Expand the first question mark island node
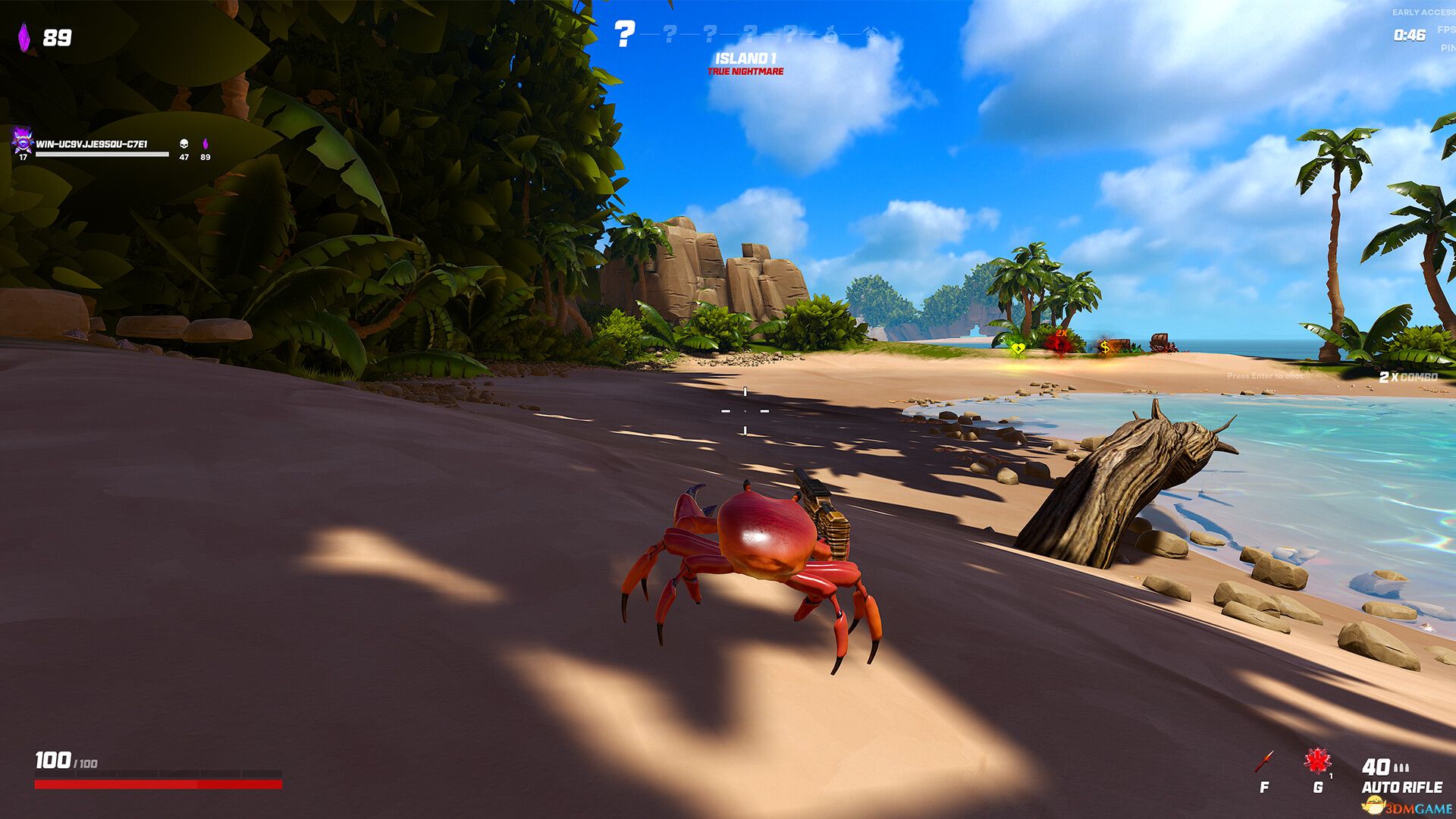This screenshot has width=1456, height=819. tap(624, 34)
